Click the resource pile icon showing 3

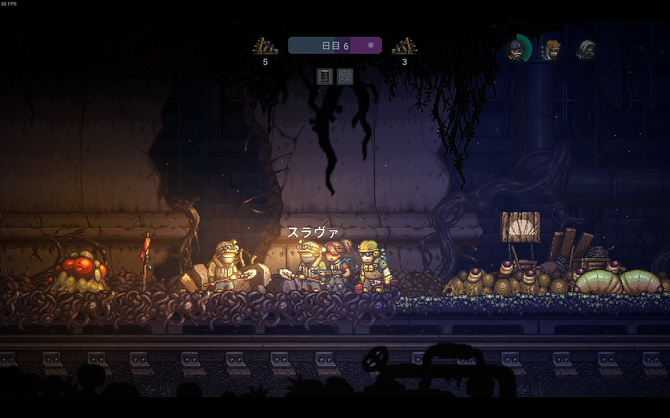[x=404, y=46]
